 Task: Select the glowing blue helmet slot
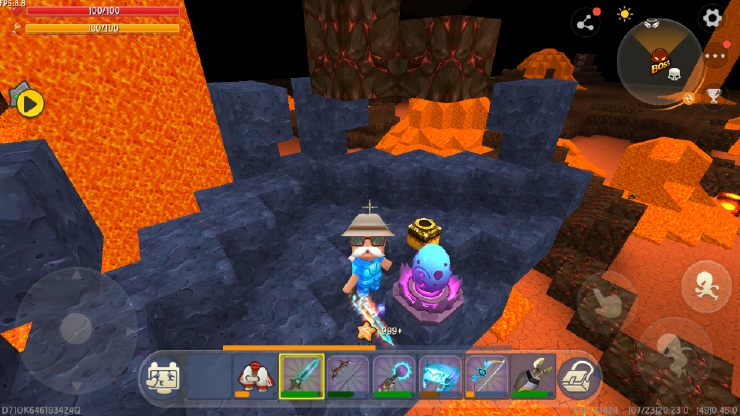440,377
